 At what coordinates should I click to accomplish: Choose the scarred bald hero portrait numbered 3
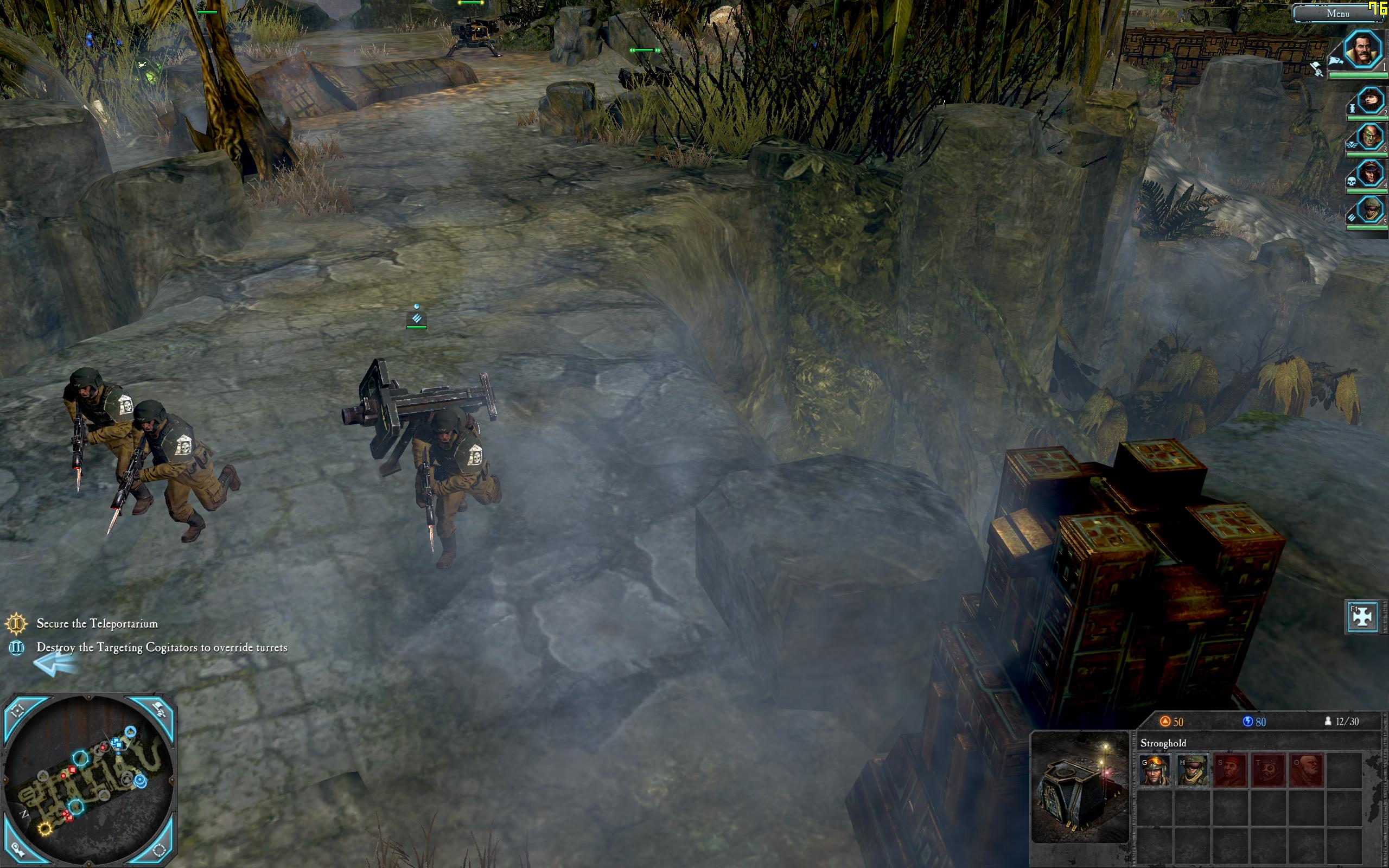pyautogui.click(x=1369, y=137)
